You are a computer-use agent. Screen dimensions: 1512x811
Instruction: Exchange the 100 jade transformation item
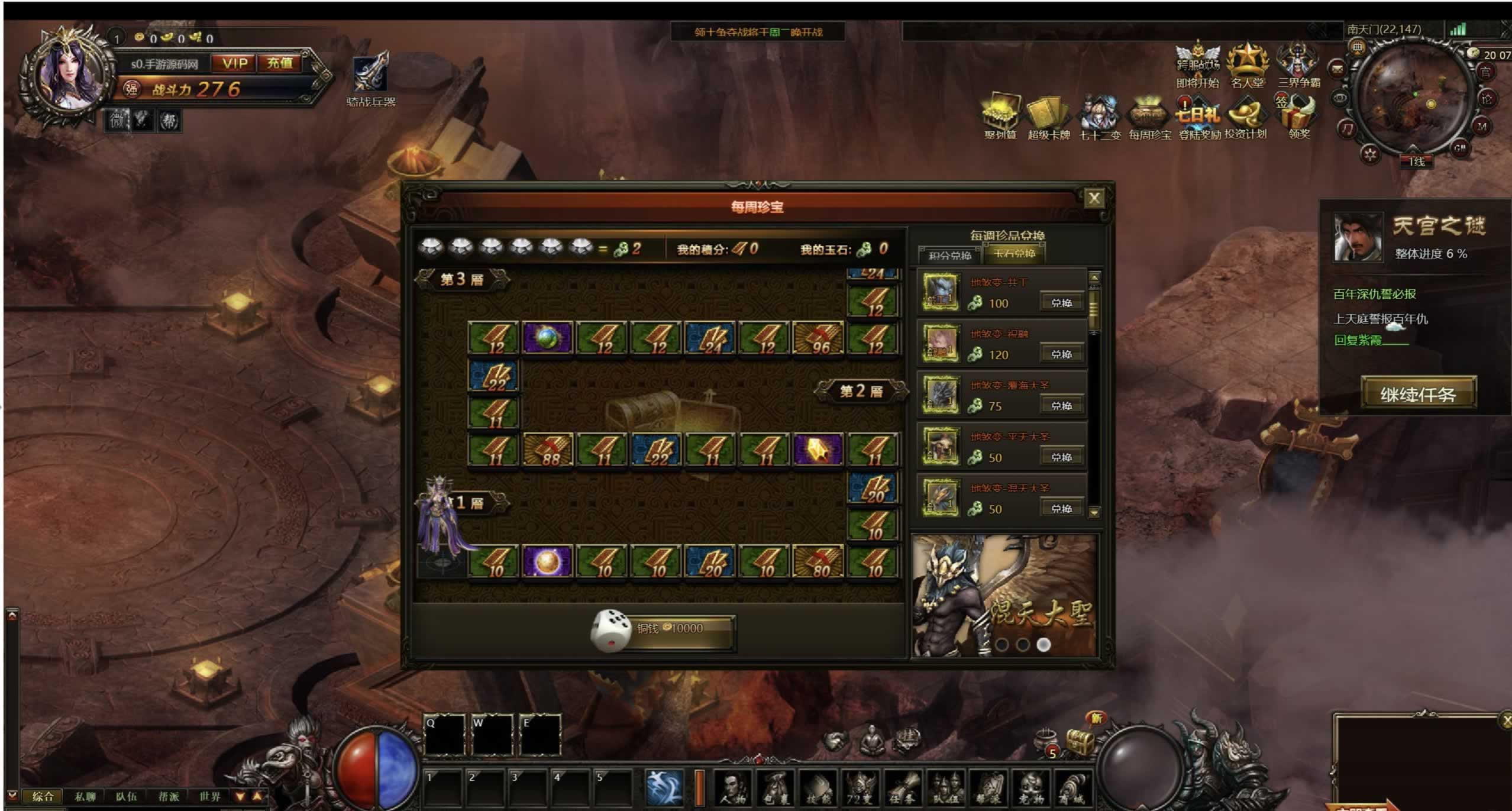tap(1061, 303)
